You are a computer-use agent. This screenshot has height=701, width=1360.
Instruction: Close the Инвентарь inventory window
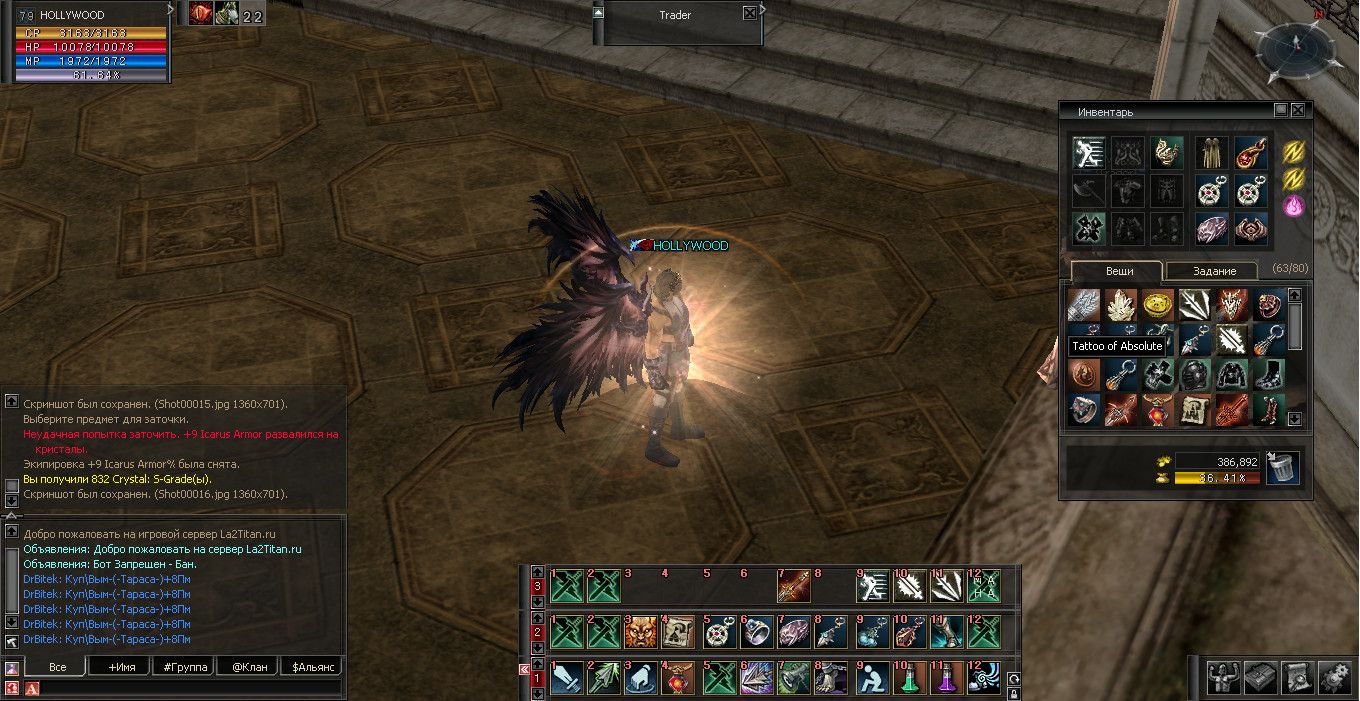[1298, 111]
